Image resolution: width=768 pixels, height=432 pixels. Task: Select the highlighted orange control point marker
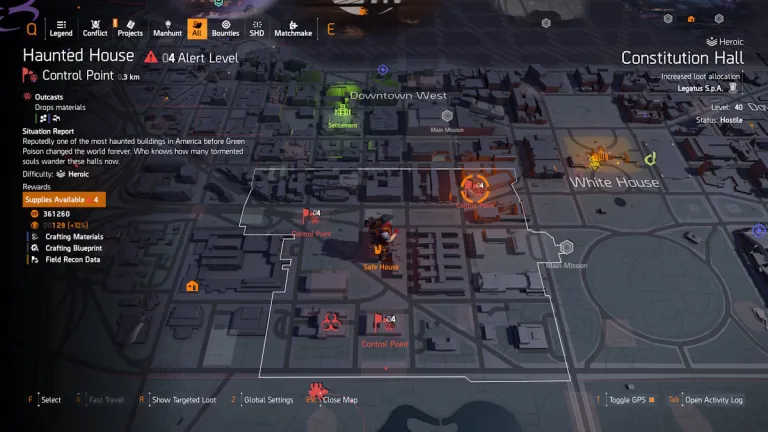tap(475, 186)
